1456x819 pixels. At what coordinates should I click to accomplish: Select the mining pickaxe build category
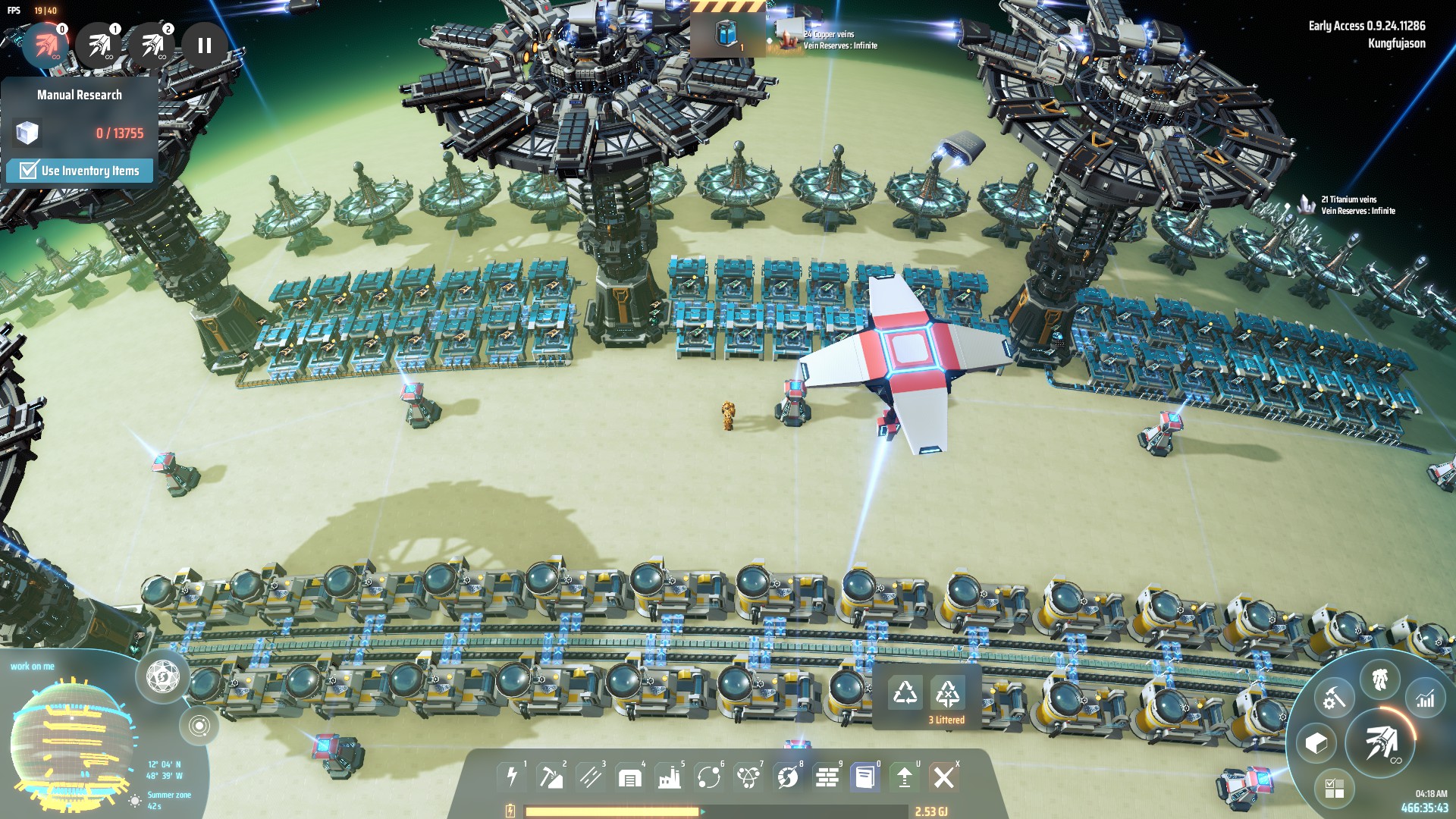click(550, 777)
